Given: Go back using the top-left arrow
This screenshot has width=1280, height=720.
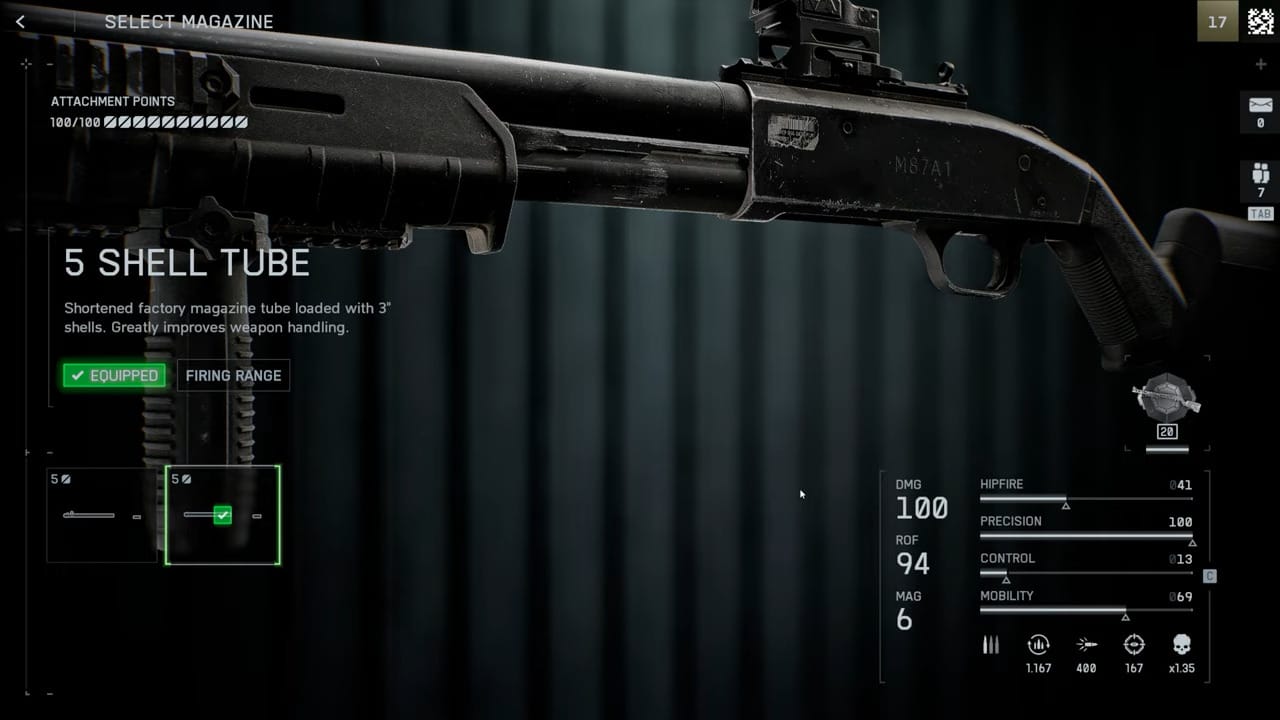Looking at the screenshot, I should (21, 21).
